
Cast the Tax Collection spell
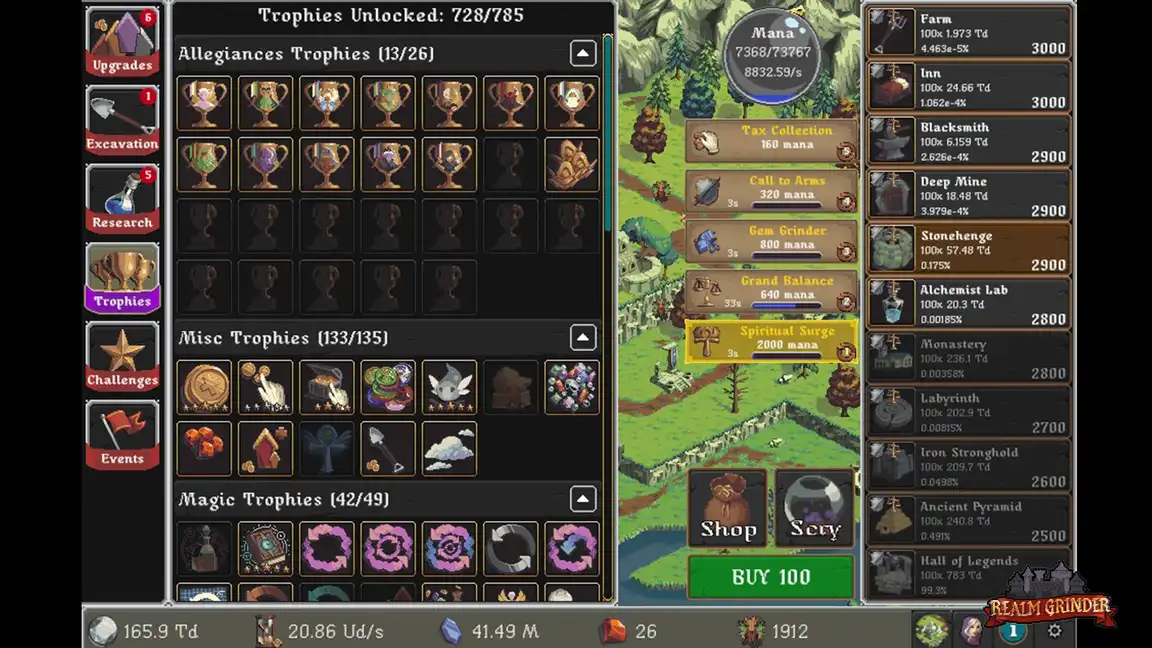click(771, 141)
